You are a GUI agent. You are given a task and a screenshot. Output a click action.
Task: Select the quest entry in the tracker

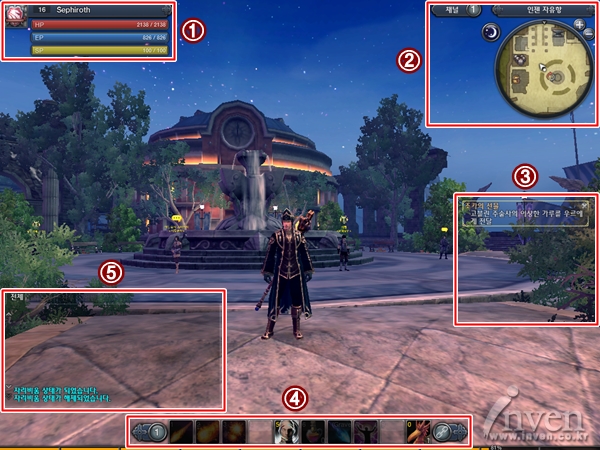pos(520,210)
